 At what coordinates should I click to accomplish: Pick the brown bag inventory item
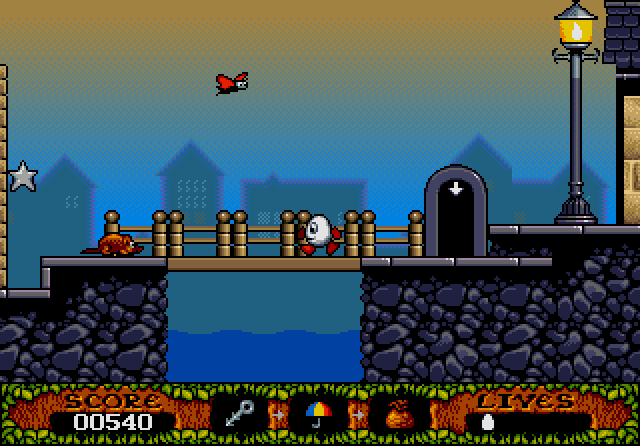[x=397, y=412]
